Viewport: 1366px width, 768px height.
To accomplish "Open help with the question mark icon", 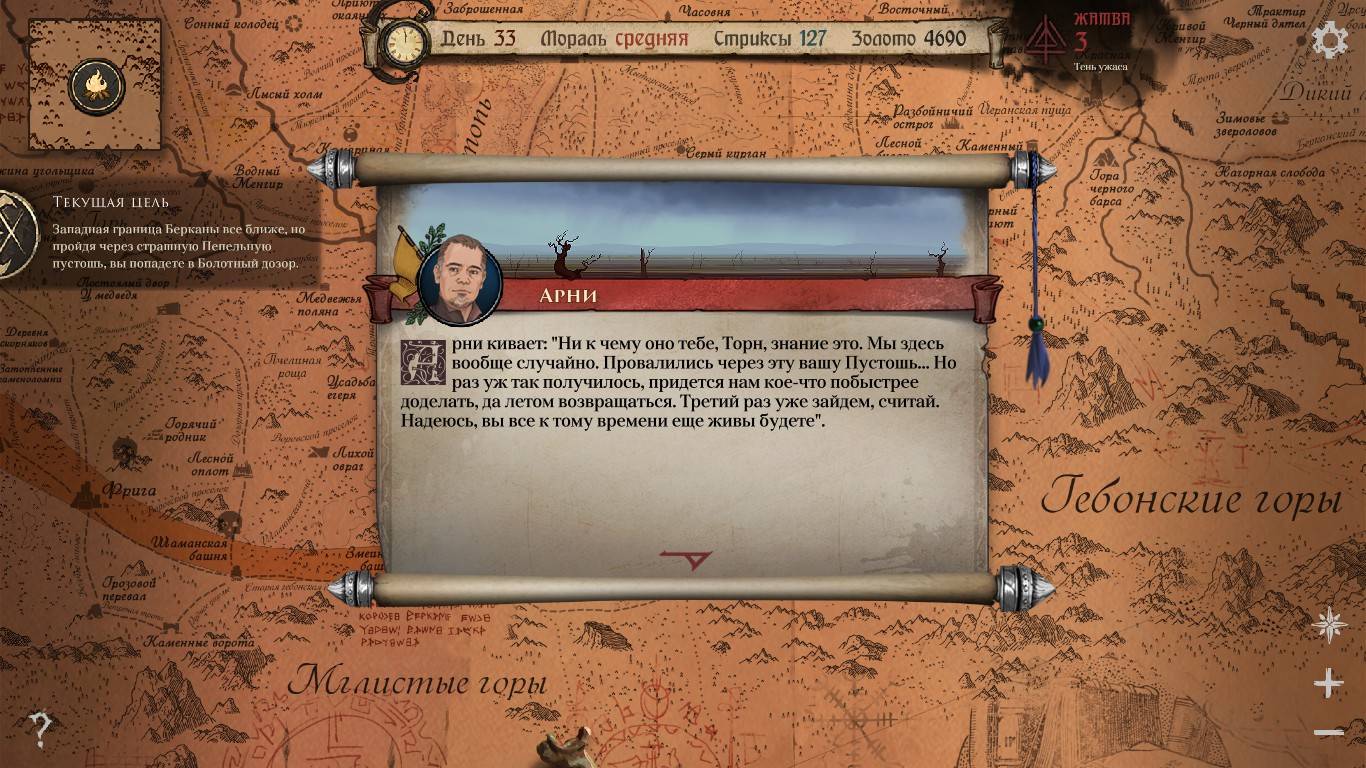I will (x=40, y=730).
